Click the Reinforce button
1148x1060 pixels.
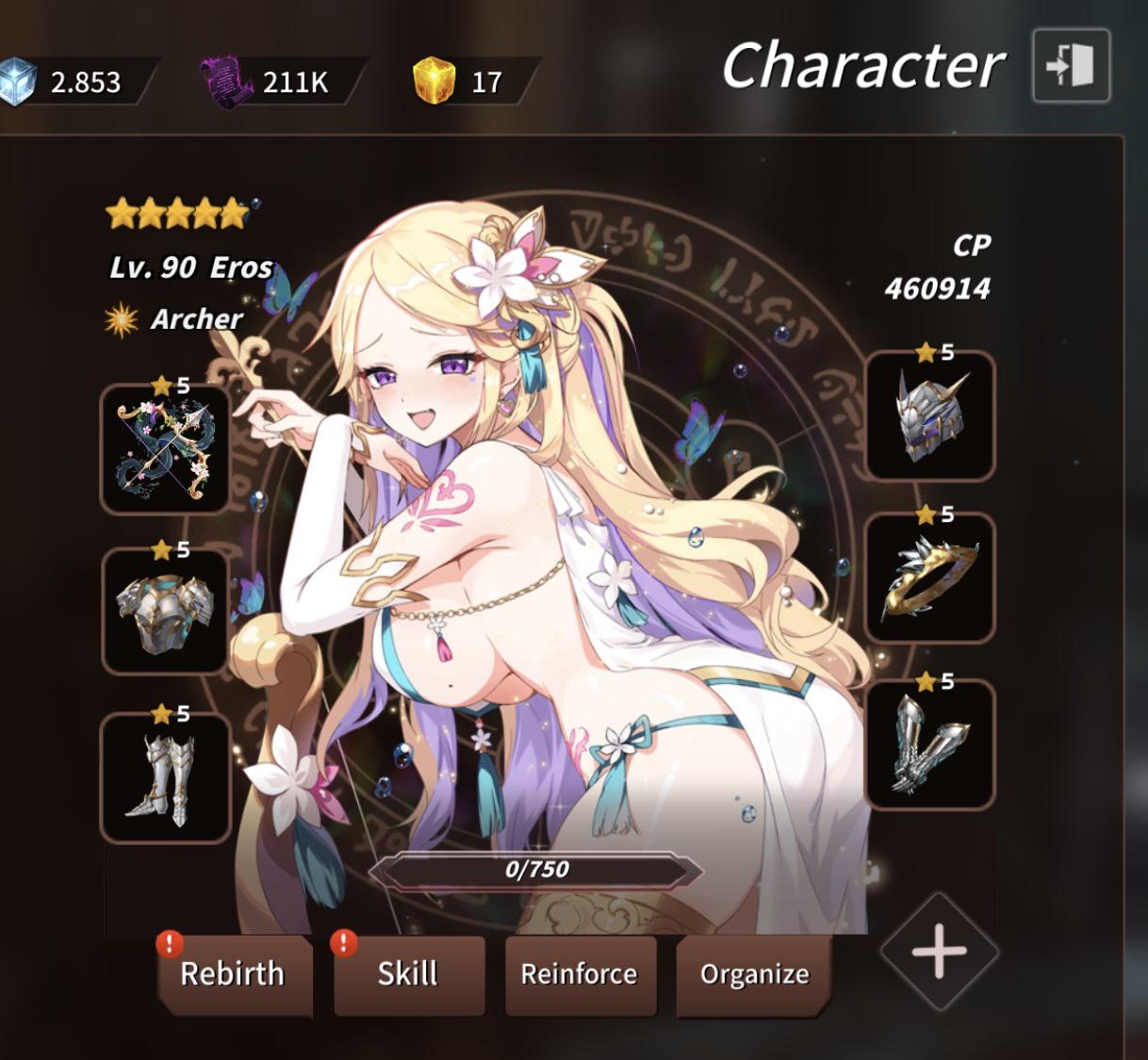(x=579, y=974)
